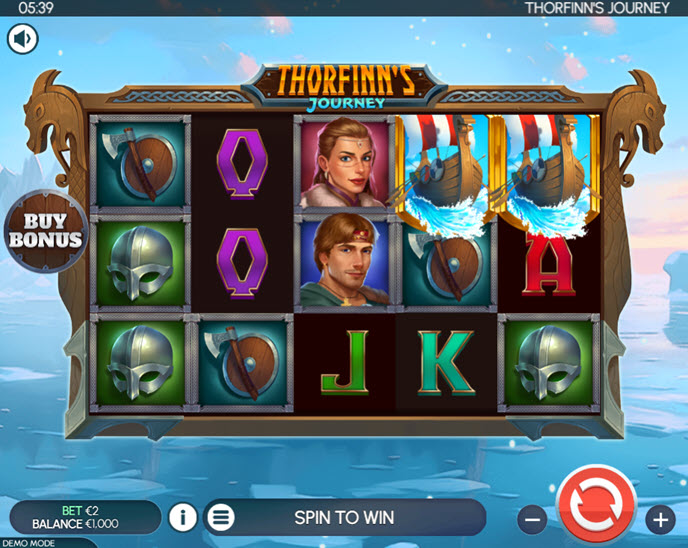Toggle the sound speaker icon

coord(23,39)
